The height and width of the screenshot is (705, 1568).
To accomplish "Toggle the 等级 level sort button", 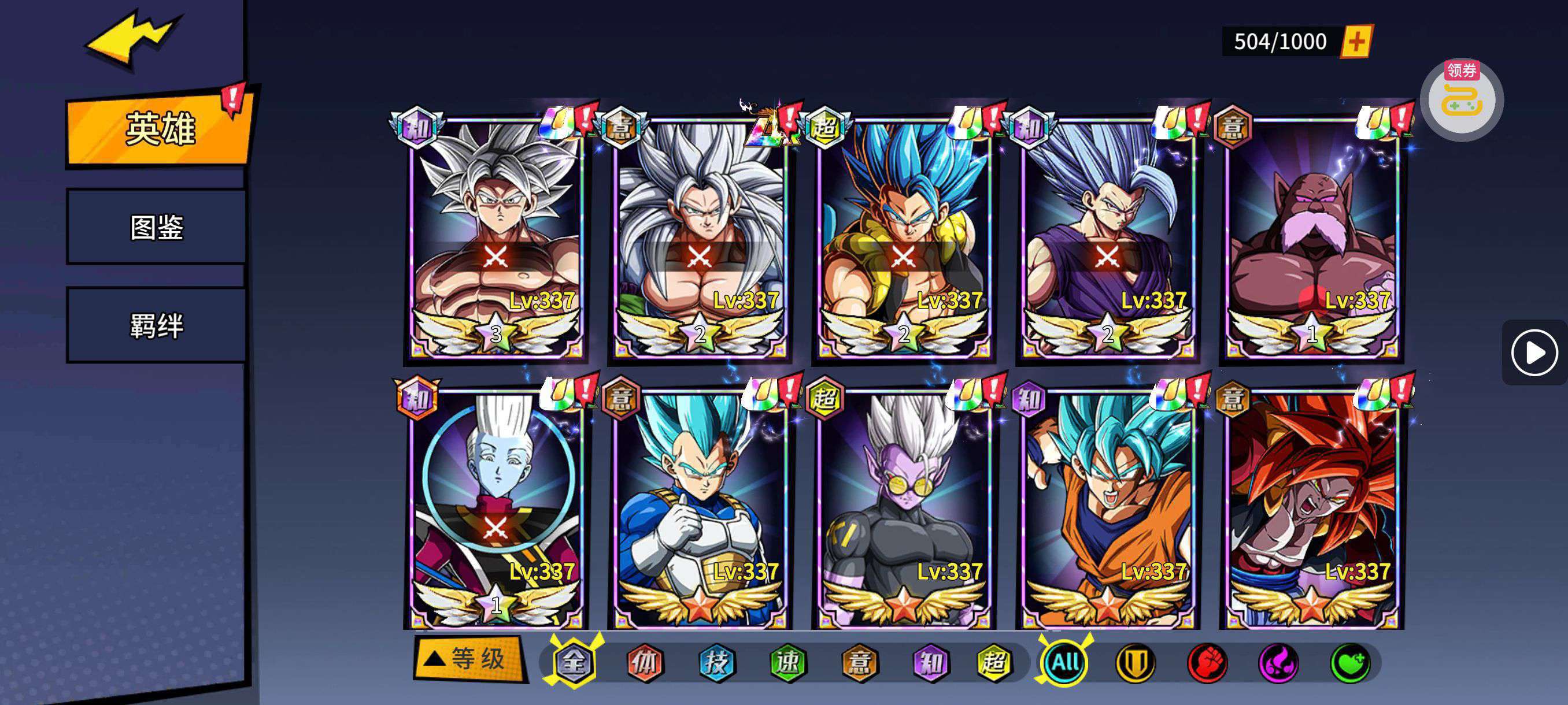I will tap(469, 659).
